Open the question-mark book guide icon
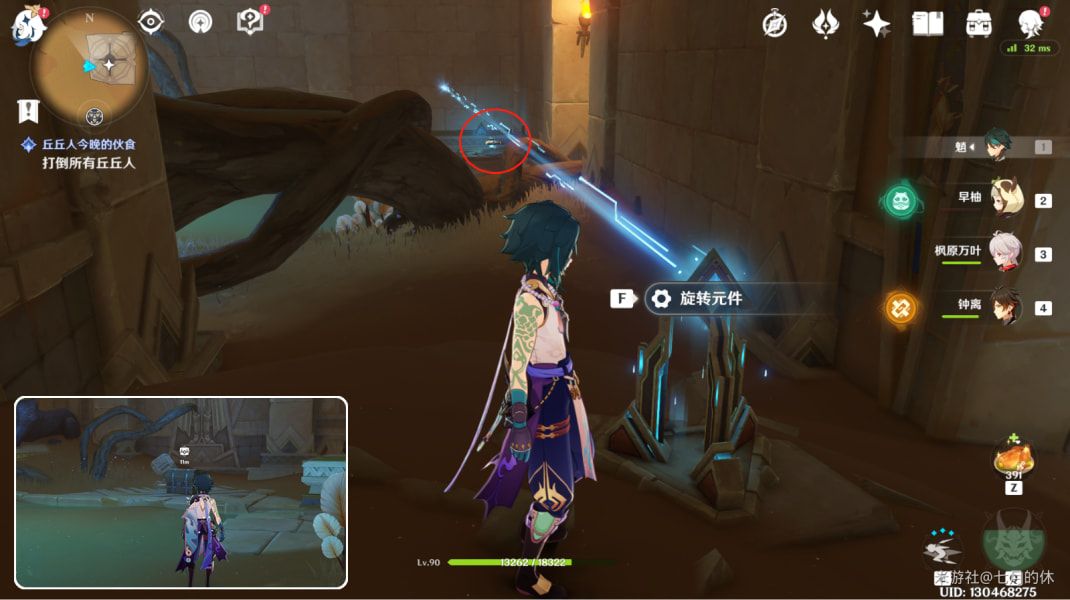Screen dimensions: 1070x600 (x=250, y=22)
